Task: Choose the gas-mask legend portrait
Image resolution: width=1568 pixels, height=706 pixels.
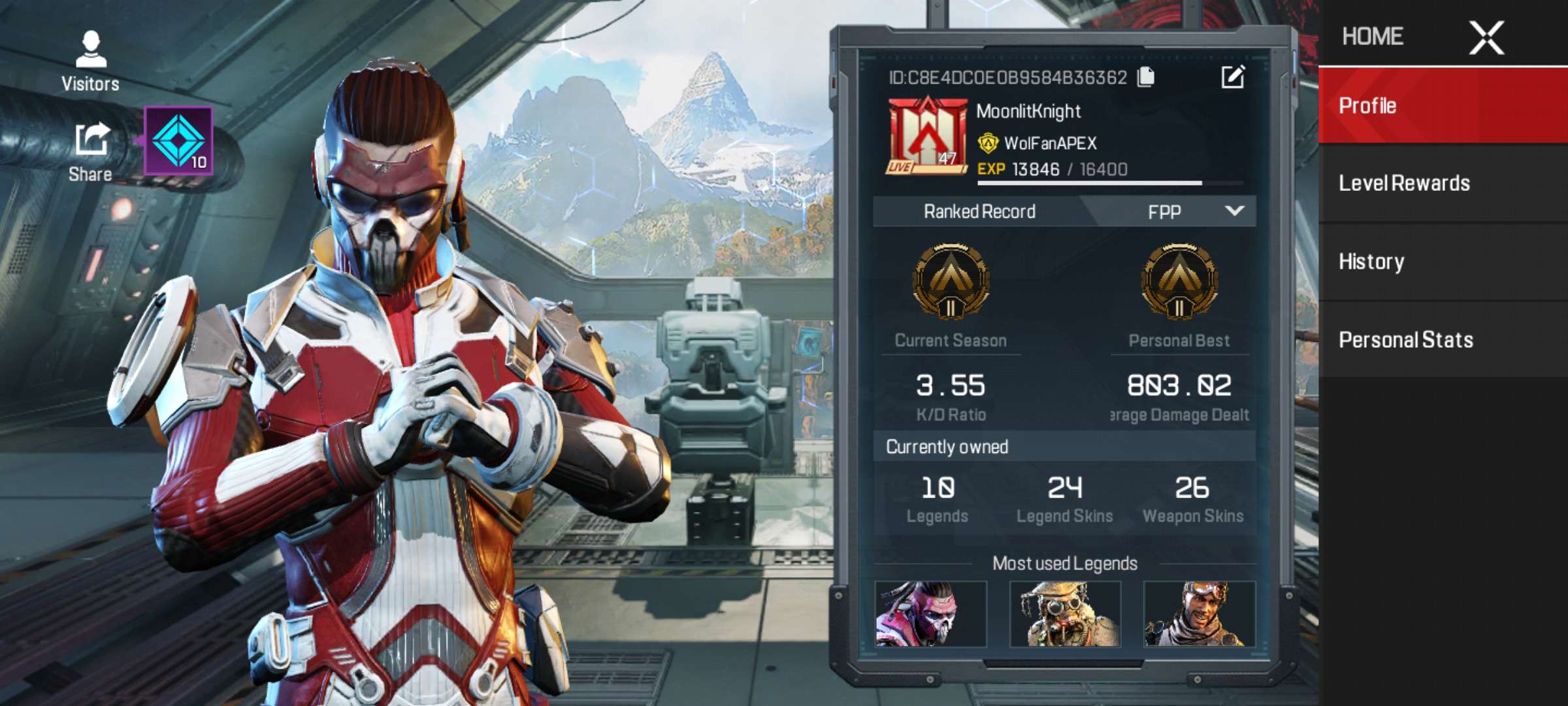Action: 1065,614
